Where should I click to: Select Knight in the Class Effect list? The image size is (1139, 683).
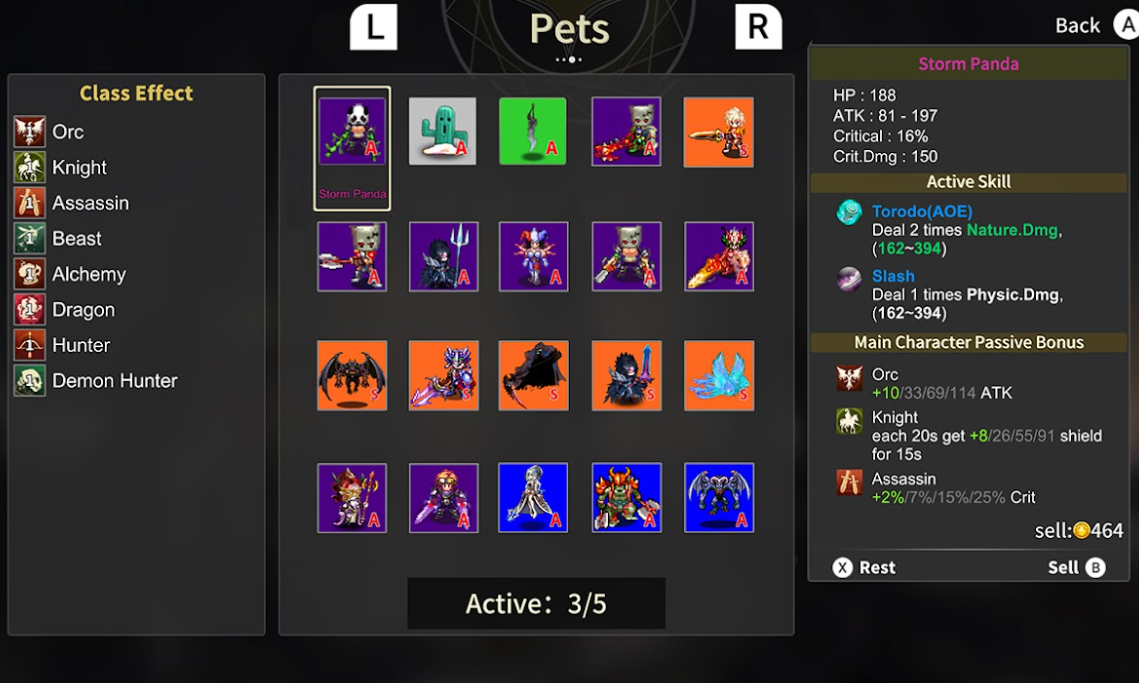coord(79,168)
